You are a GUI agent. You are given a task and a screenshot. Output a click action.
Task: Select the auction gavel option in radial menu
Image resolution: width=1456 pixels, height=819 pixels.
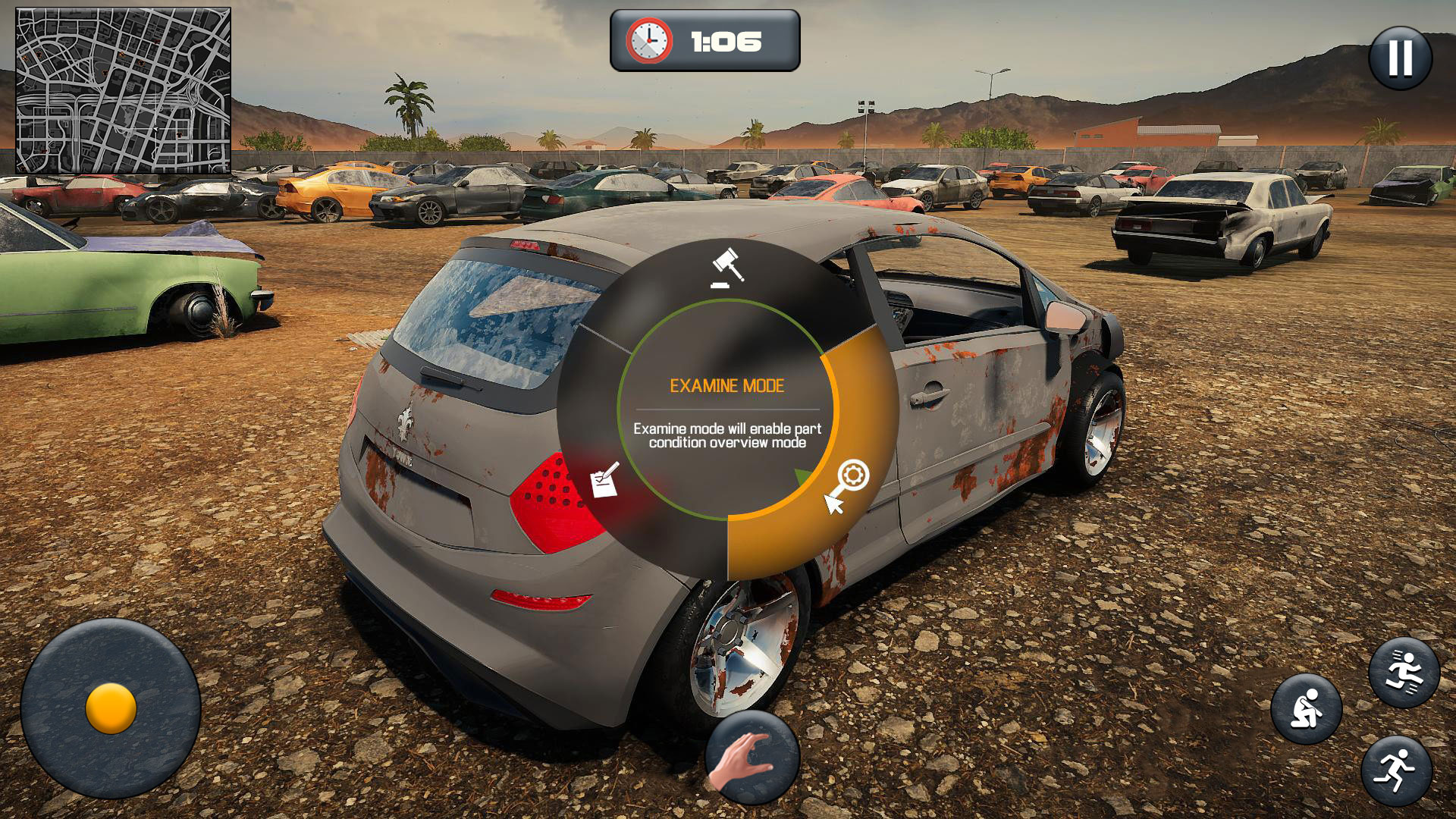pyautogui.click(x=727, y=268)
